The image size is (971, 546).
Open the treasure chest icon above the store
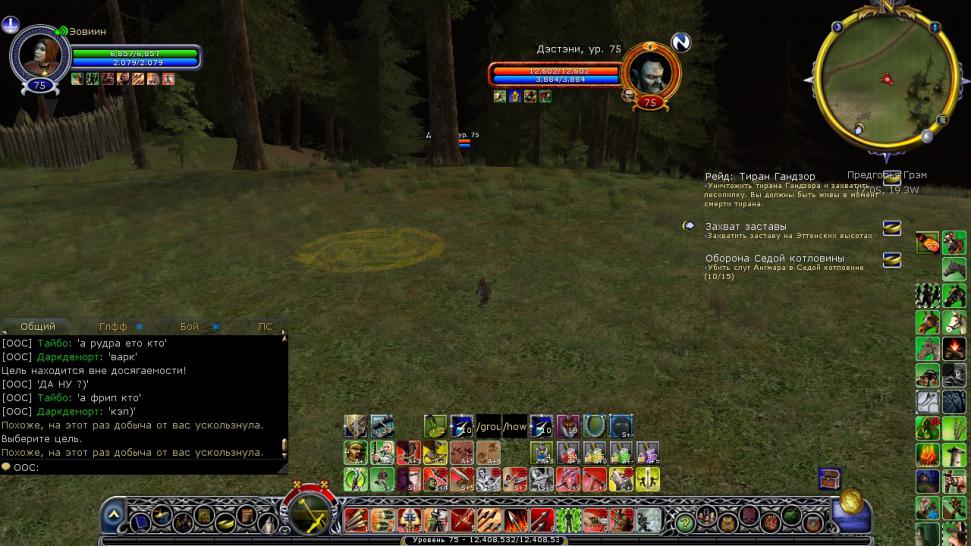coord(828,478)
